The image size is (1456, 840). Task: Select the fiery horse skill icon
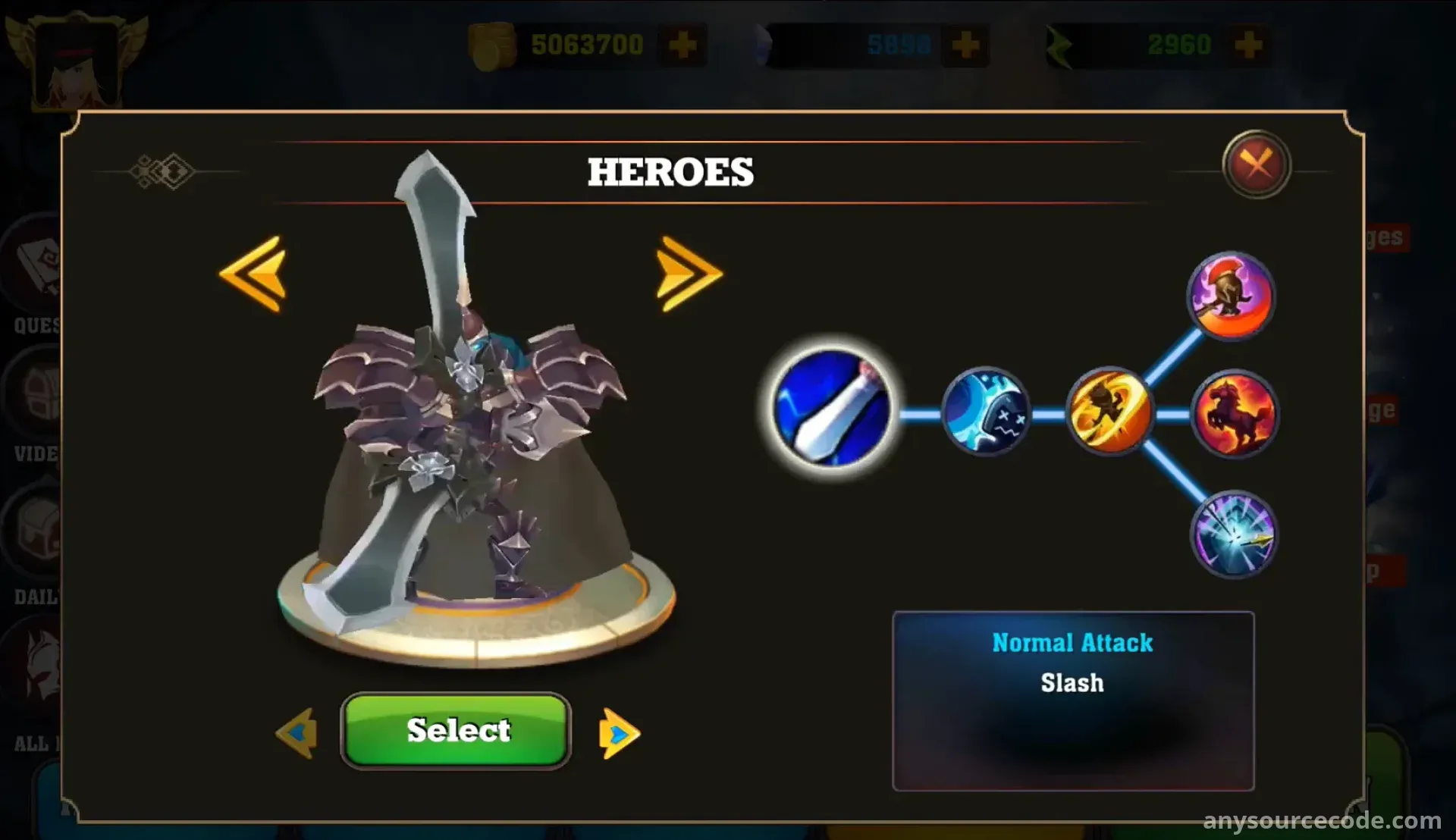(x=1234, y=414)
